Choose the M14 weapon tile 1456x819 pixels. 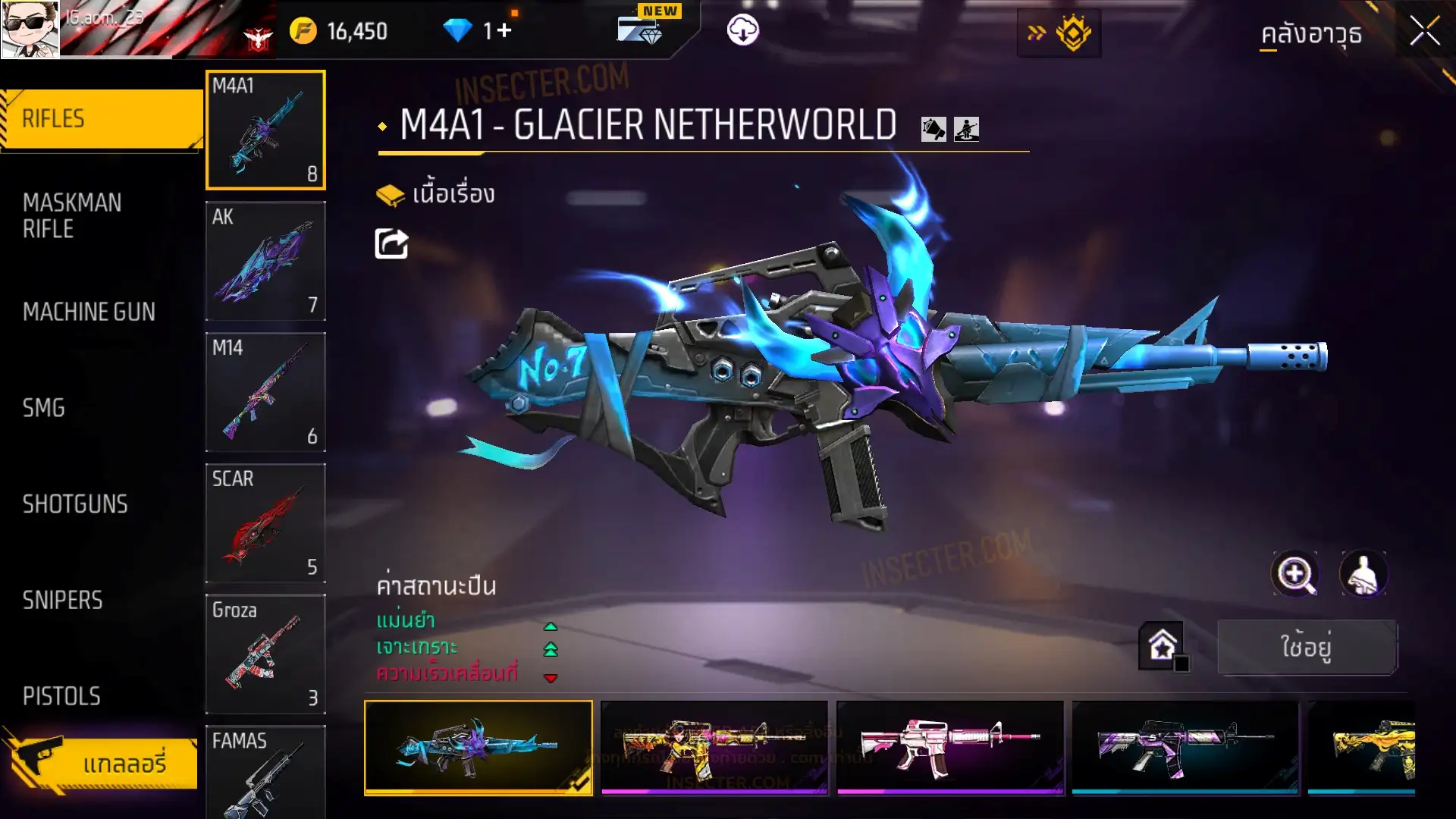(265, 392)
